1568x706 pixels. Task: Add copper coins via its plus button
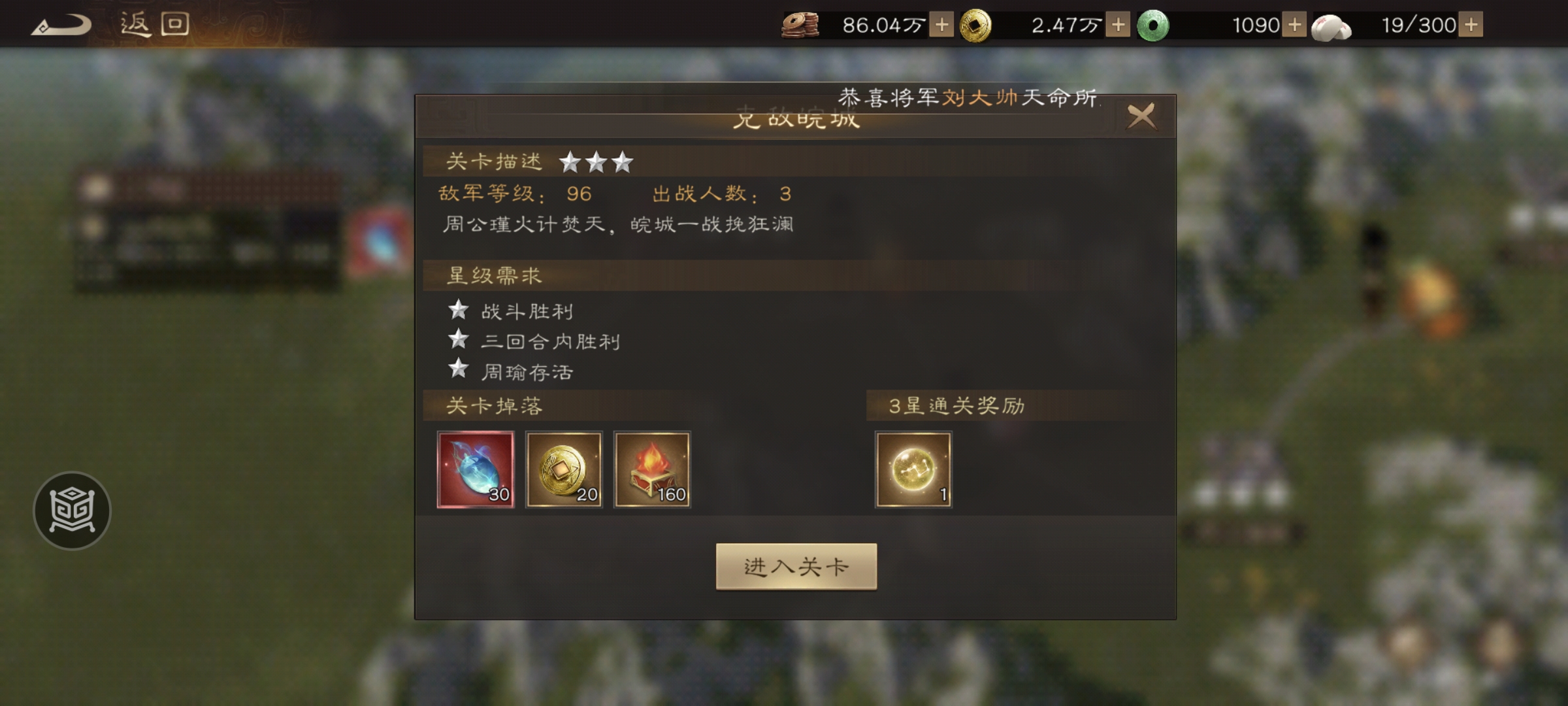pyautogui.click(x=940, y=26)
